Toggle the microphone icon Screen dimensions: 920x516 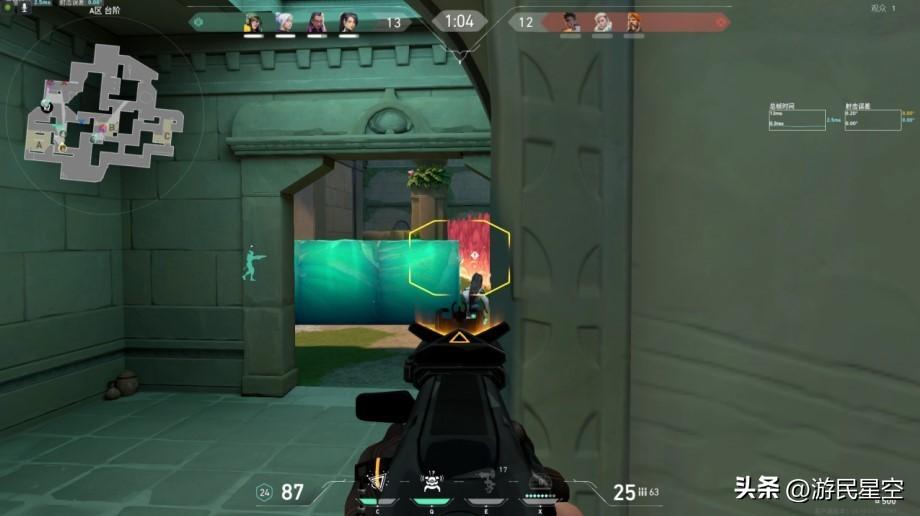click(24, 8)
